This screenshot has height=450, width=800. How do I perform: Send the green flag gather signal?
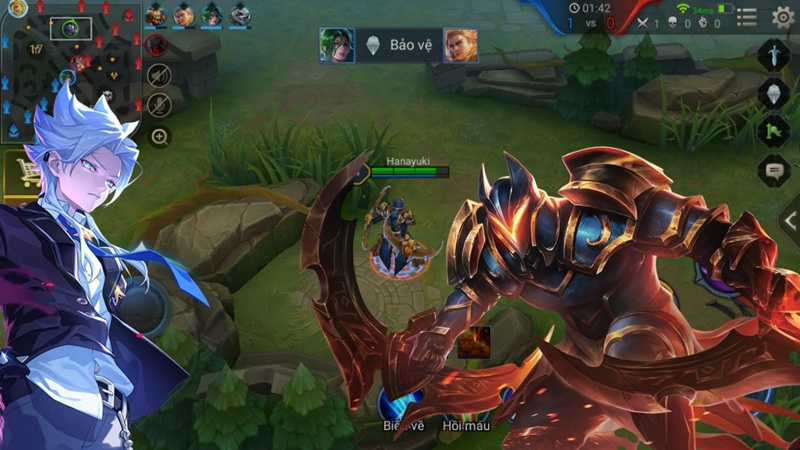pyautogui.click(x=775, y=131)
